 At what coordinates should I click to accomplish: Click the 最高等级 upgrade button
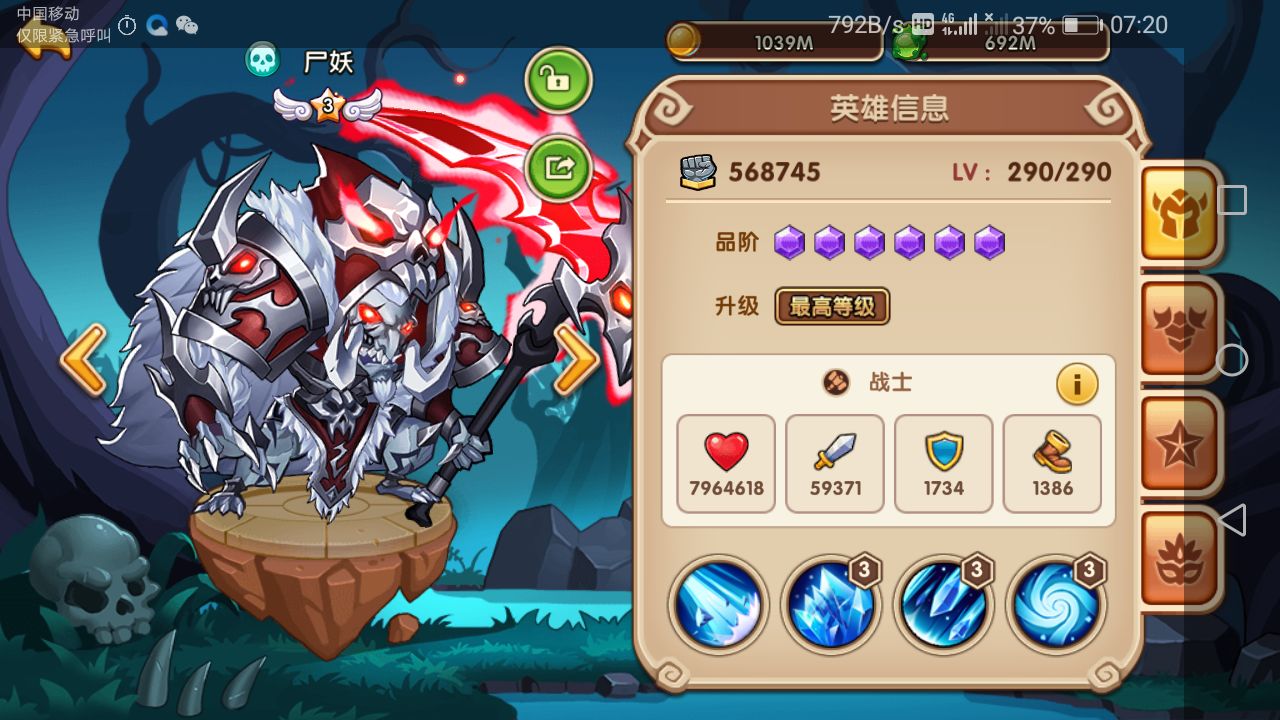pyautogui.click(x=832, y=307)
